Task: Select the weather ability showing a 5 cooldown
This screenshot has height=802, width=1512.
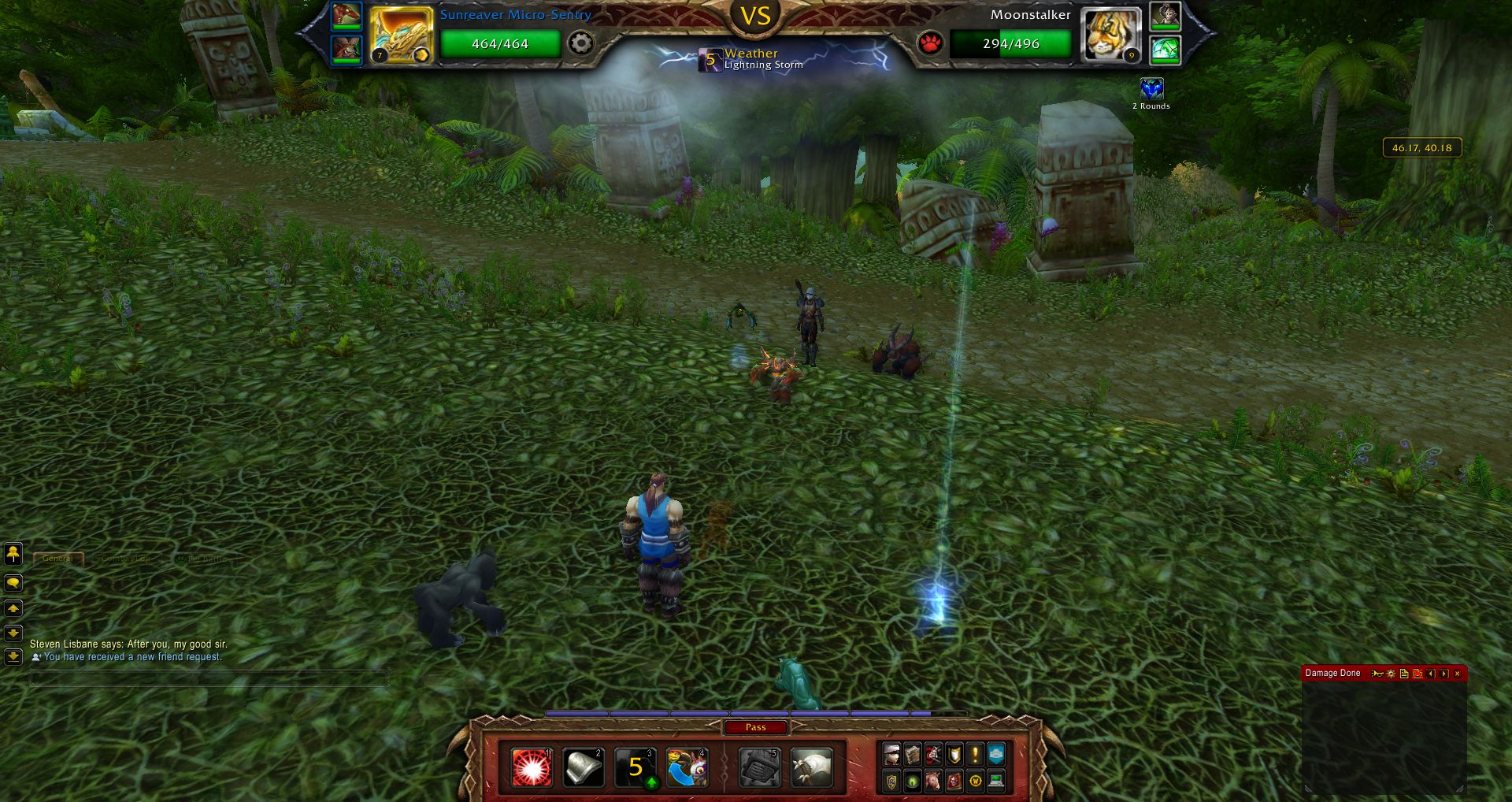Action: (636, 768)
